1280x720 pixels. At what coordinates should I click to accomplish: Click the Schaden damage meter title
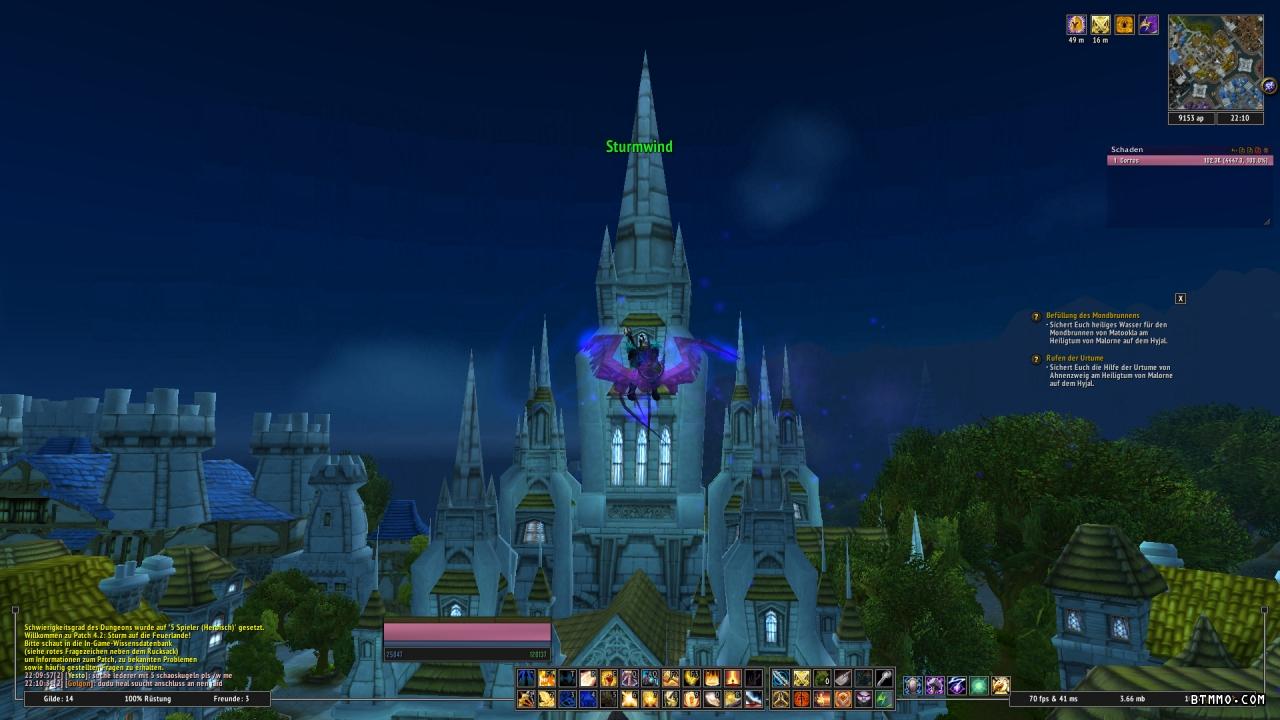pos(1127,150)
